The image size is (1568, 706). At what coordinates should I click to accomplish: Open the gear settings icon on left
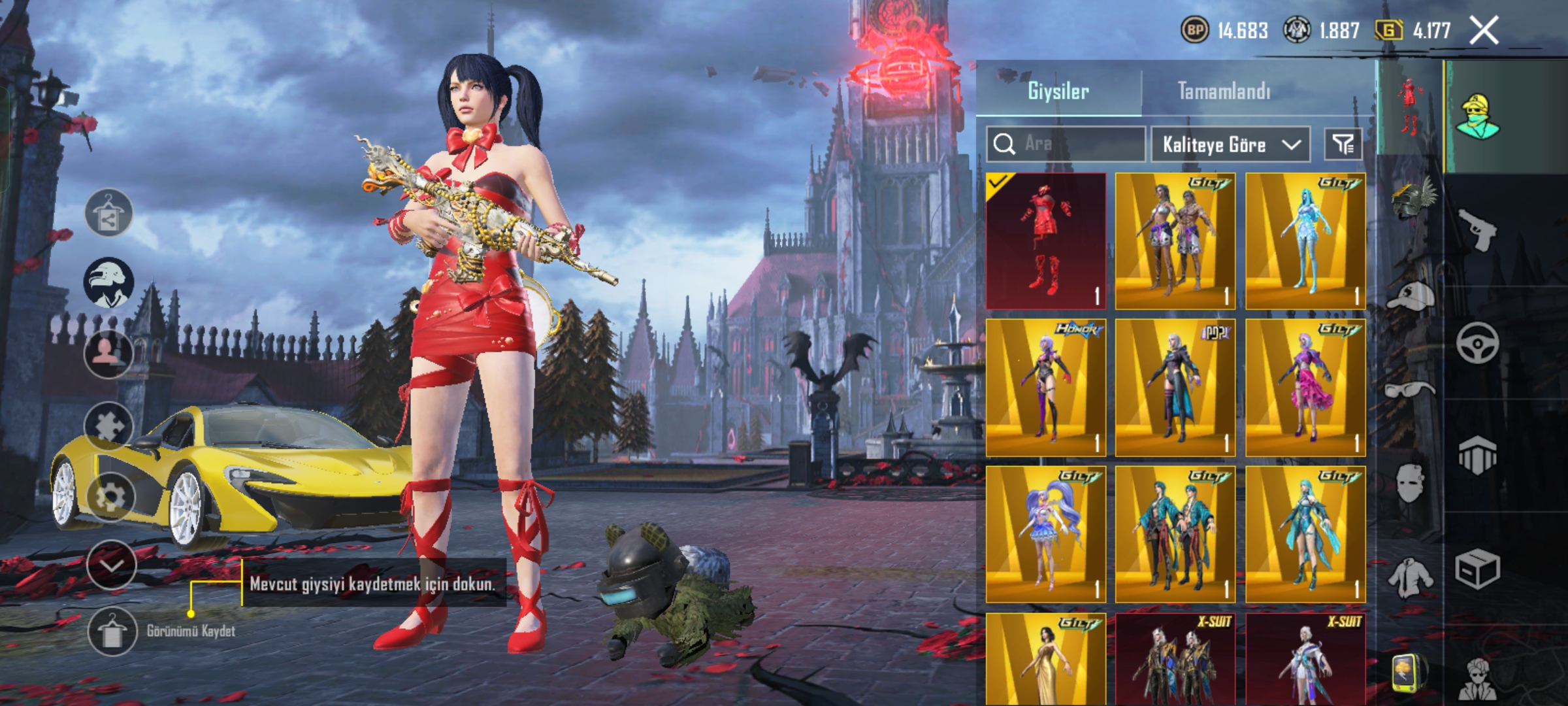(110, 497)
